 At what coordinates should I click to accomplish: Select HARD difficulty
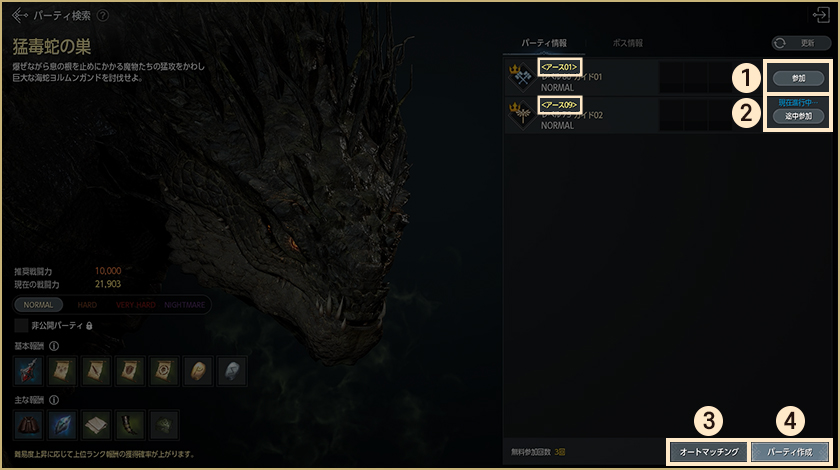(88, 304)
